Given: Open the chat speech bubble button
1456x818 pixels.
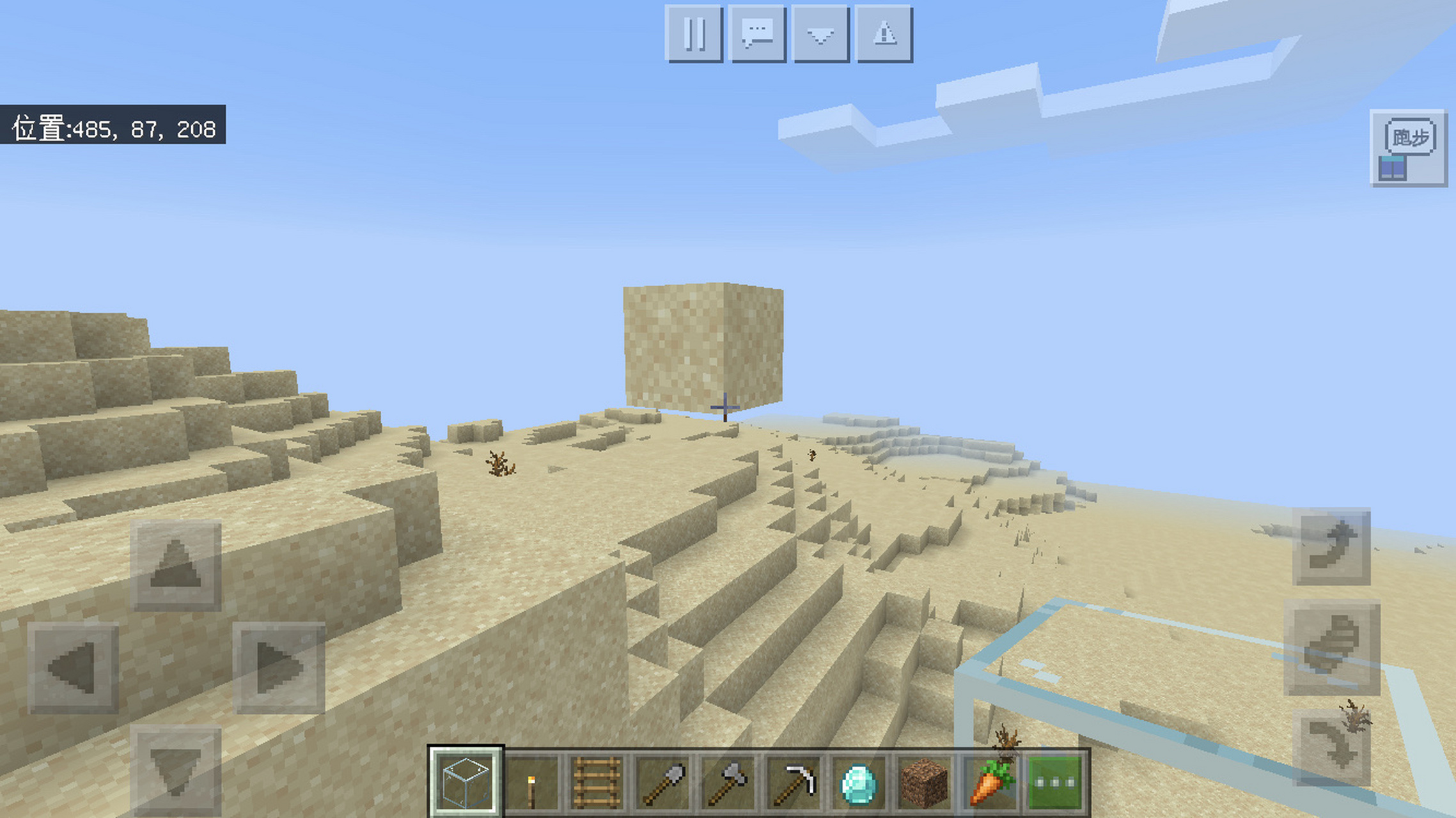Looking at the screenshot, I should pos(757,33).
